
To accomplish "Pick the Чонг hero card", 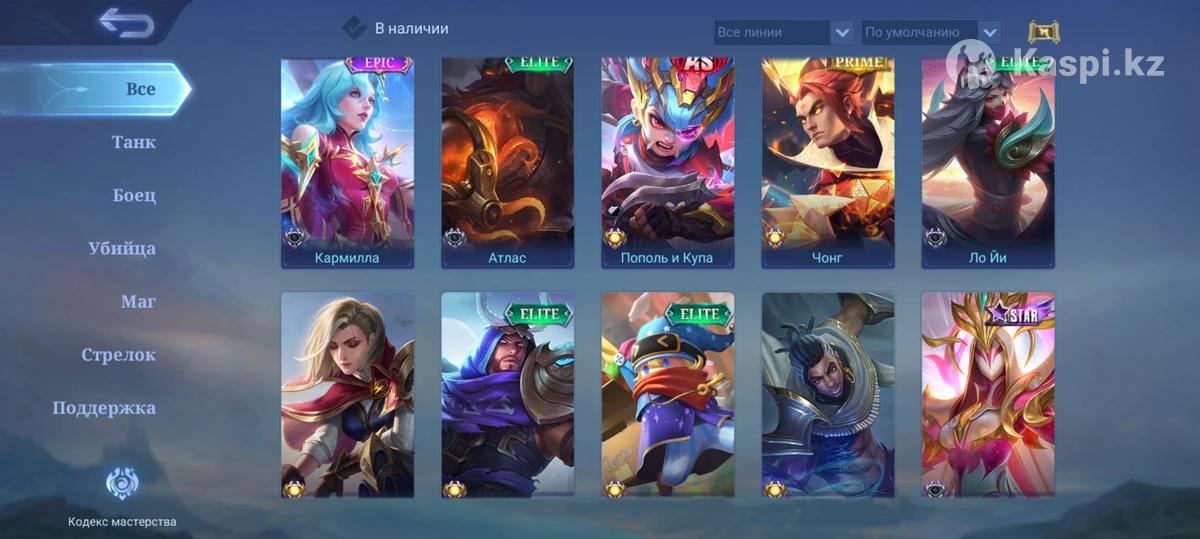I will [x=828, y=162].
